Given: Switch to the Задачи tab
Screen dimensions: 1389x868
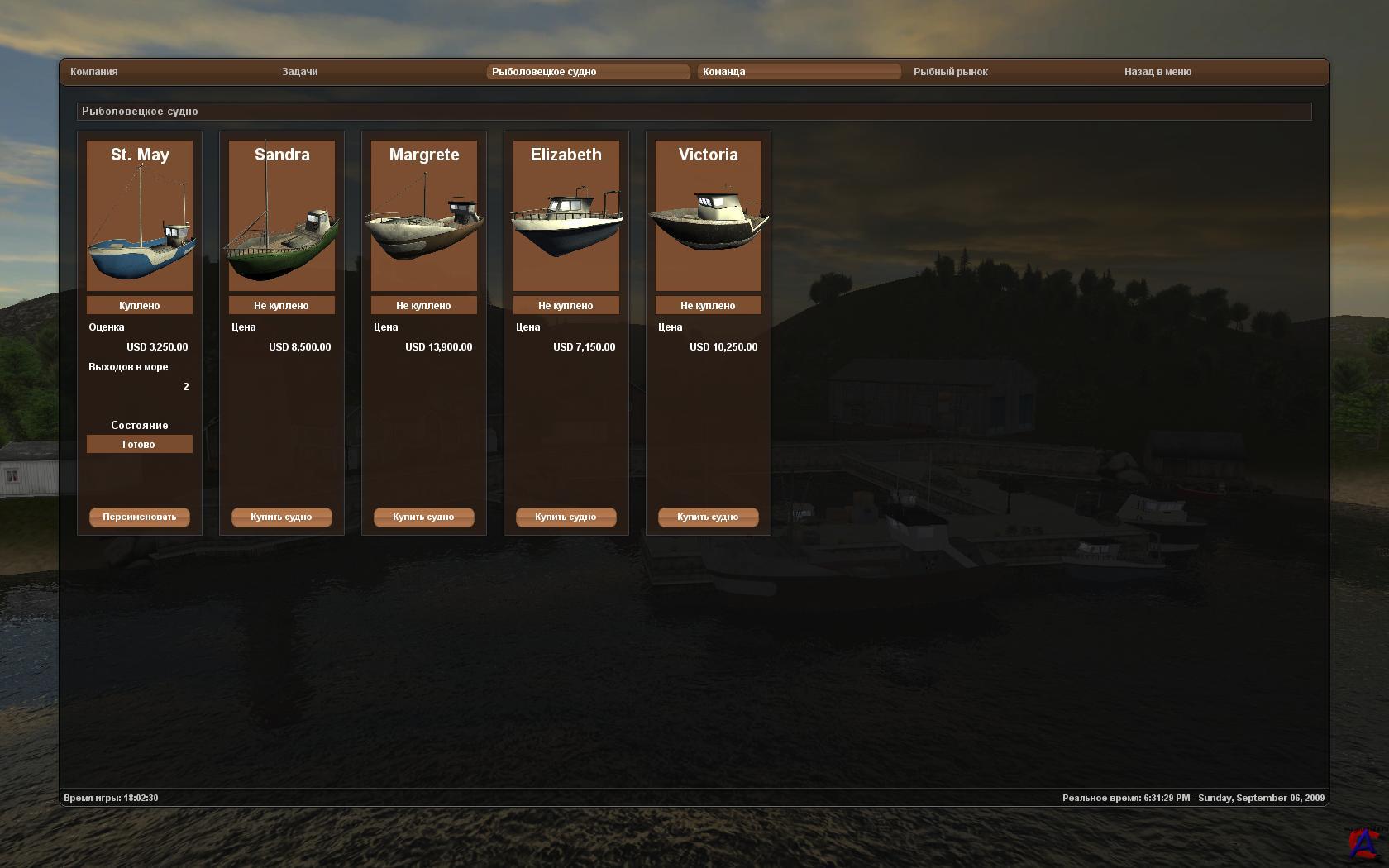Looking at the screenshot, I should coord(299,72).
